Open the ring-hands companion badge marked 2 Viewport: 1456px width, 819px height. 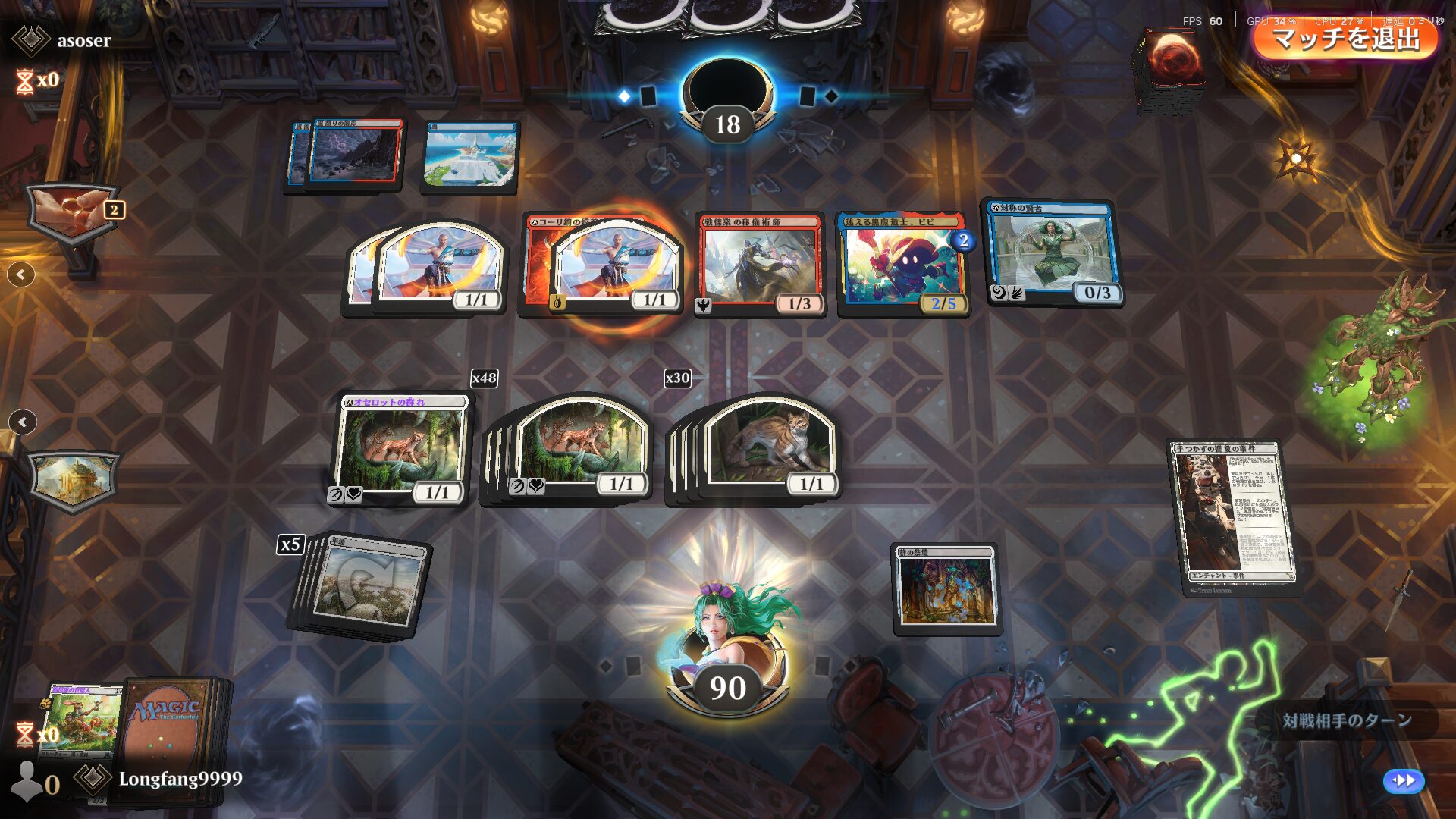click(x=74, y=212)
